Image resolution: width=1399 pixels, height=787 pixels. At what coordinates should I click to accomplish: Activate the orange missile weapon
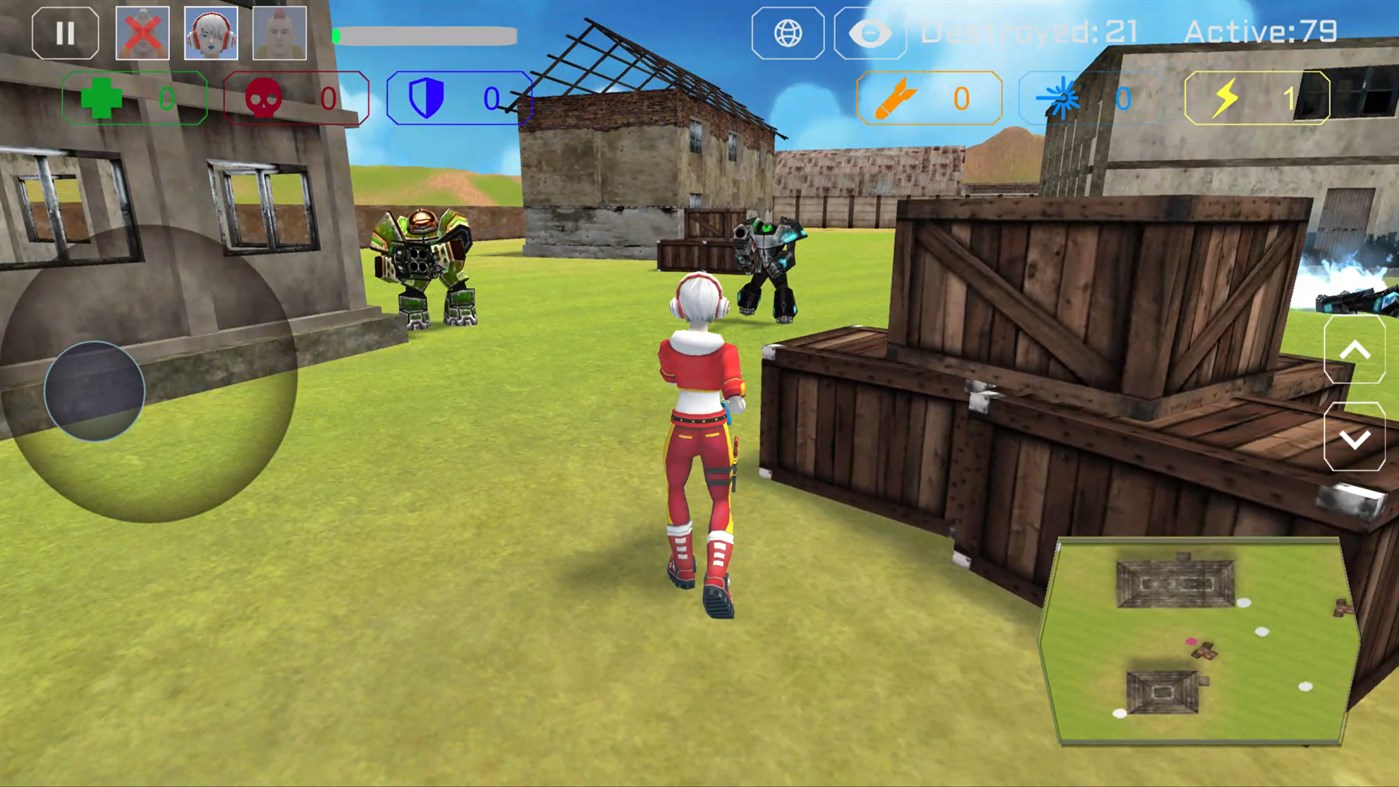tap(928, 98)
